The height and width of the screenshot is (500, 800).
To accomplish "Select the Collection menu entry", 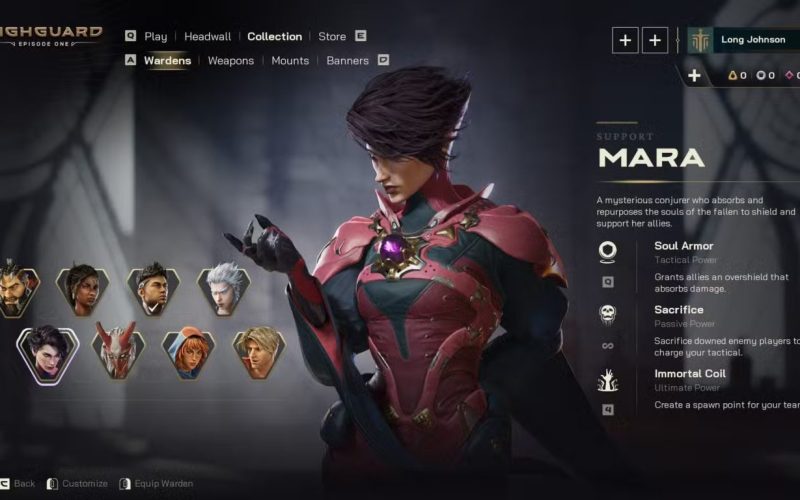I will tap(274, 37).
